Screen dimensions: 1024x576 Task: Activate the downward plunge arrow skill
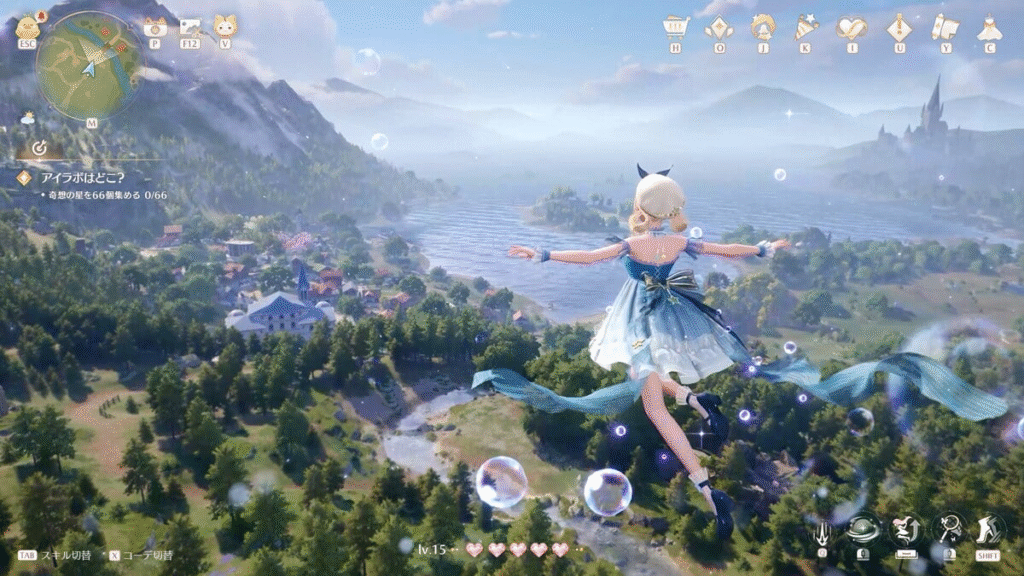tap(822, 529)
